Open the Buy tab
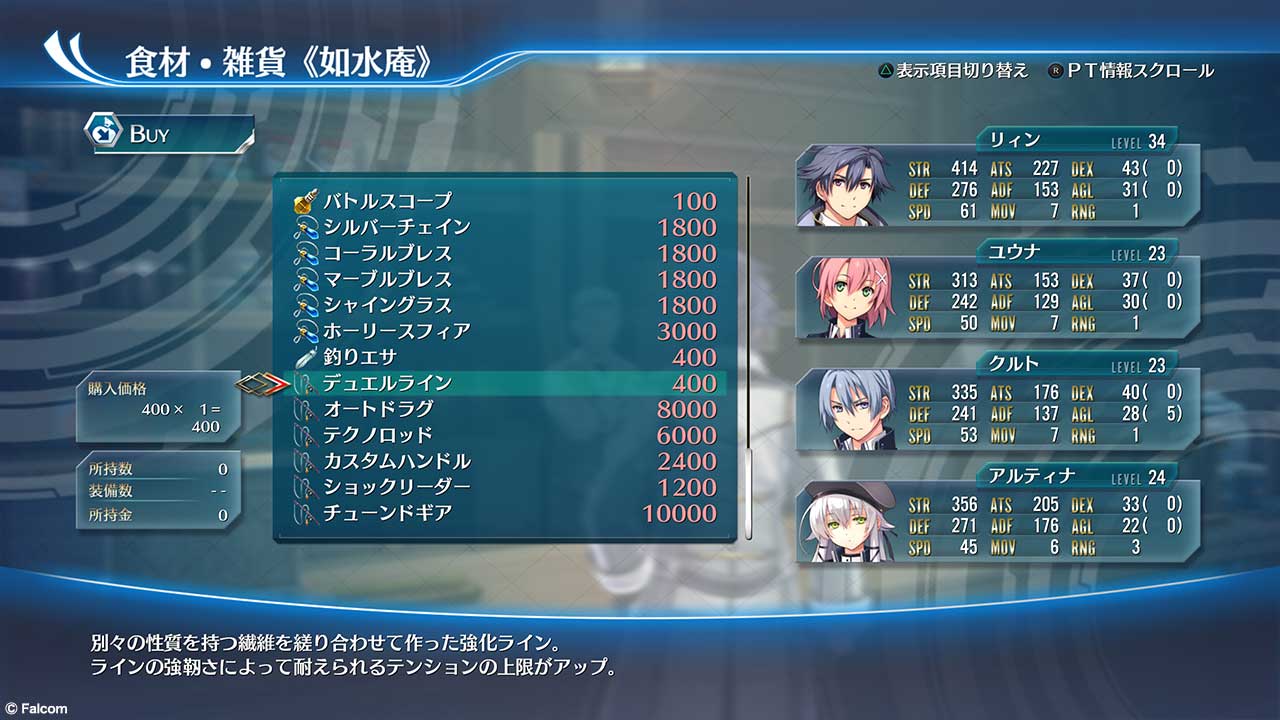1280x720 pixels. pyautogui.click(x=168, y=134)
